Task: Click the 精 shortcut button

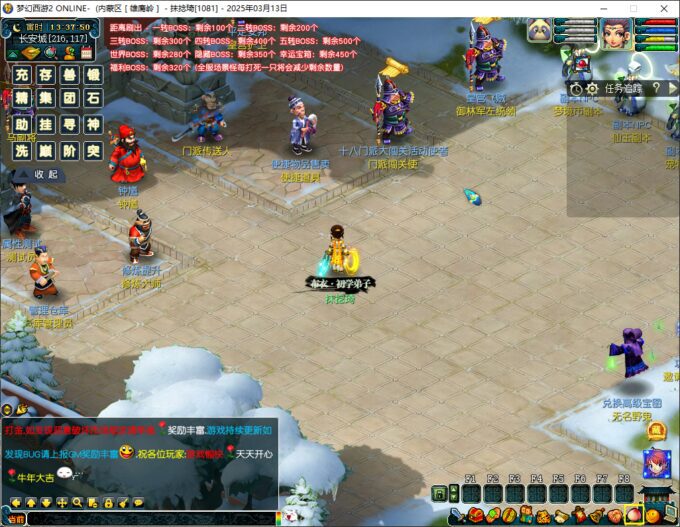Action: pos(22,99)
